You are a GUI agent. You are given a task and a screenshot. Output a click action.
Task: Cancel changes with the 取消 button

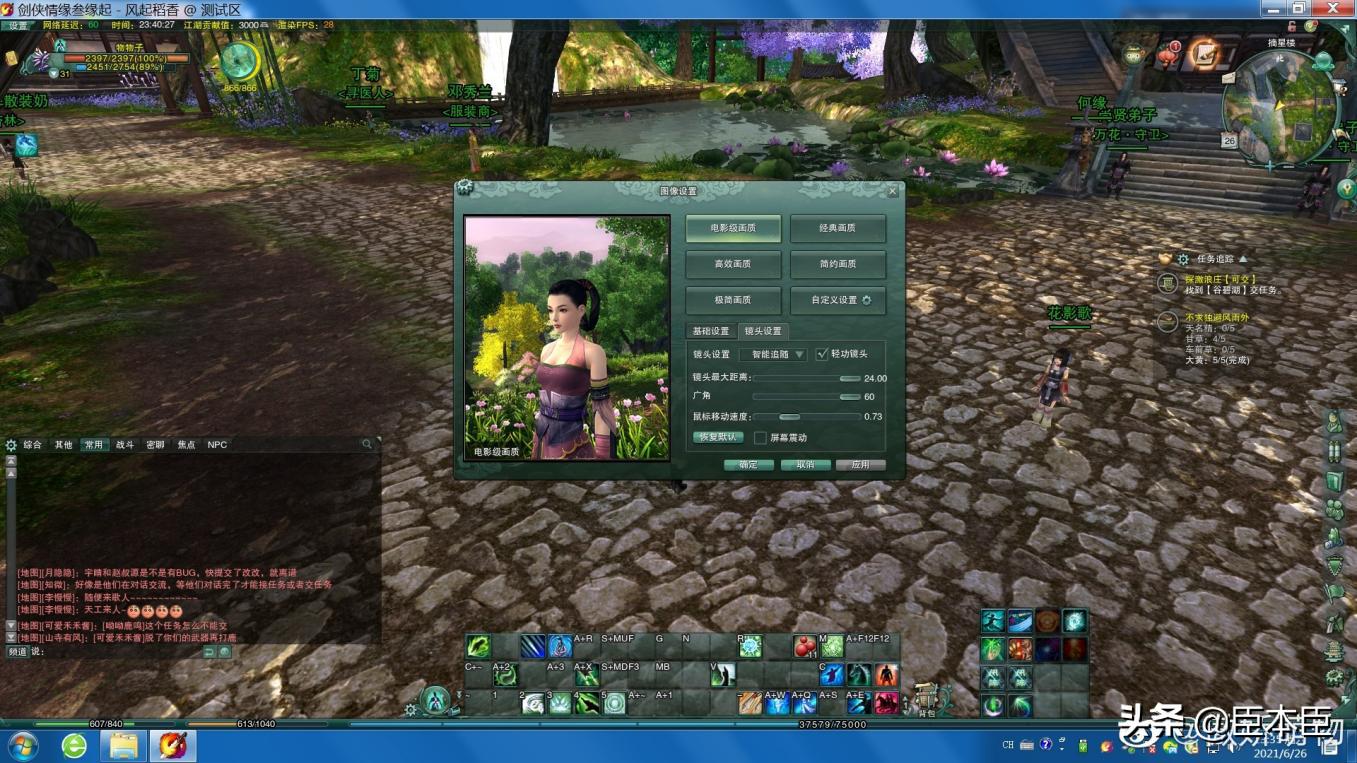[x=805, y=465]
